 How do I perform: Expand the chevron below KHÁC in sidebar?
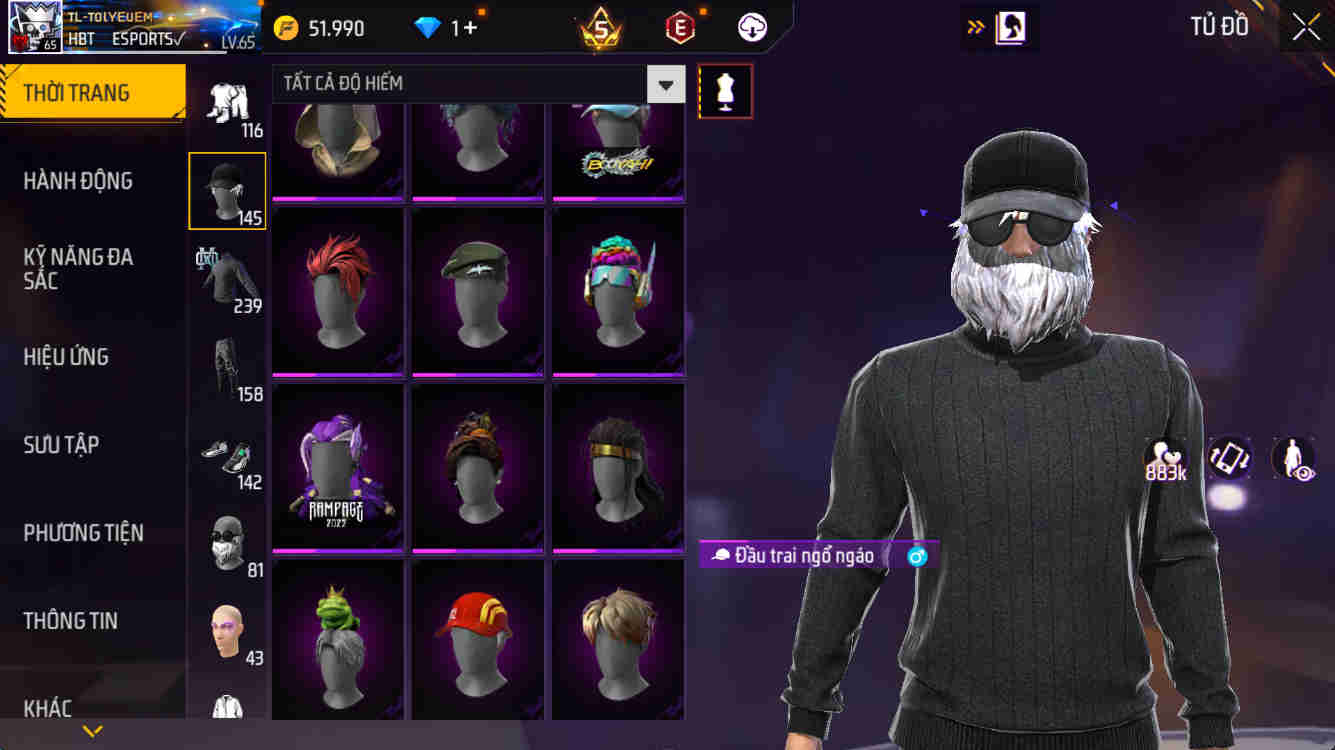pyautogui.click(x=93, y=729)
